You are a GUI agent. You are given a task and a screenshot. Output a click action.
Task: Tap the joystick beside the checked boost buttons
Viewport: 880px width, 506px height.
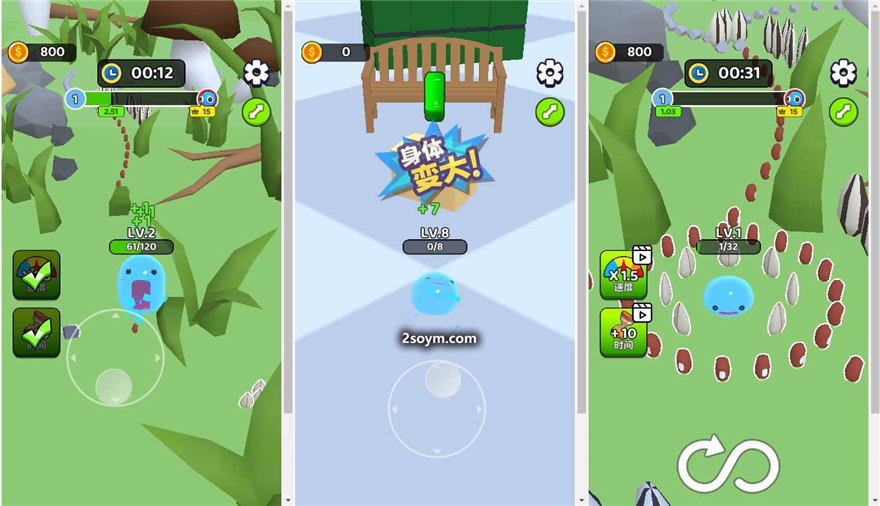tap(114, 357)
